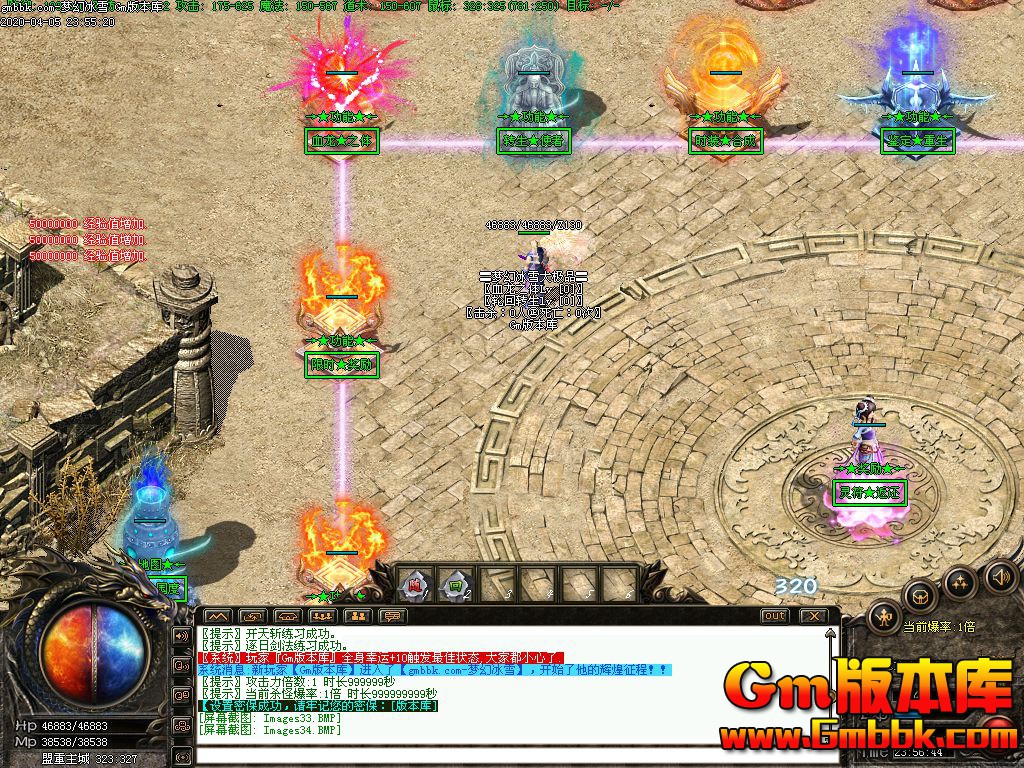Click the 'out' button above the chat

pyautogui.click(x=774, y=616)
